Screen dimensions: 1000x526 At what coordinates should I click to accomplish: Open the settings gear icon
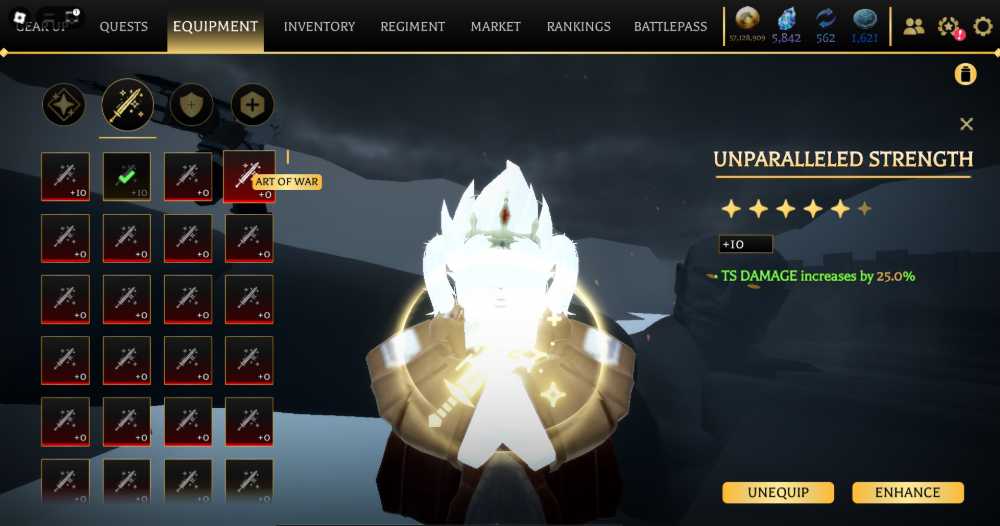tap(983, 27)
